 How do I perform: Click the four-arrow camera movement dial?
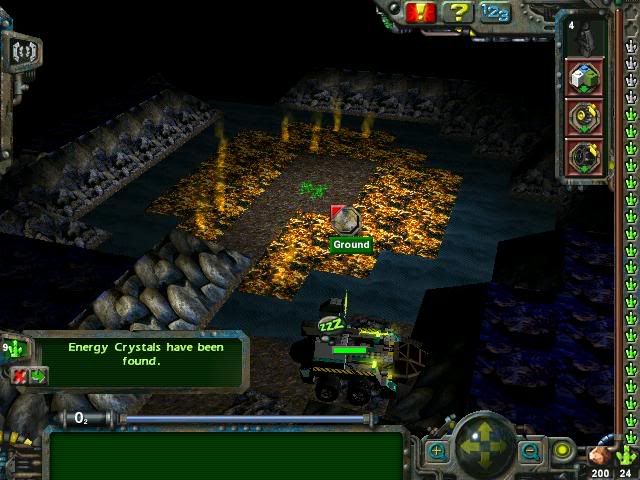tap(484, 444)
